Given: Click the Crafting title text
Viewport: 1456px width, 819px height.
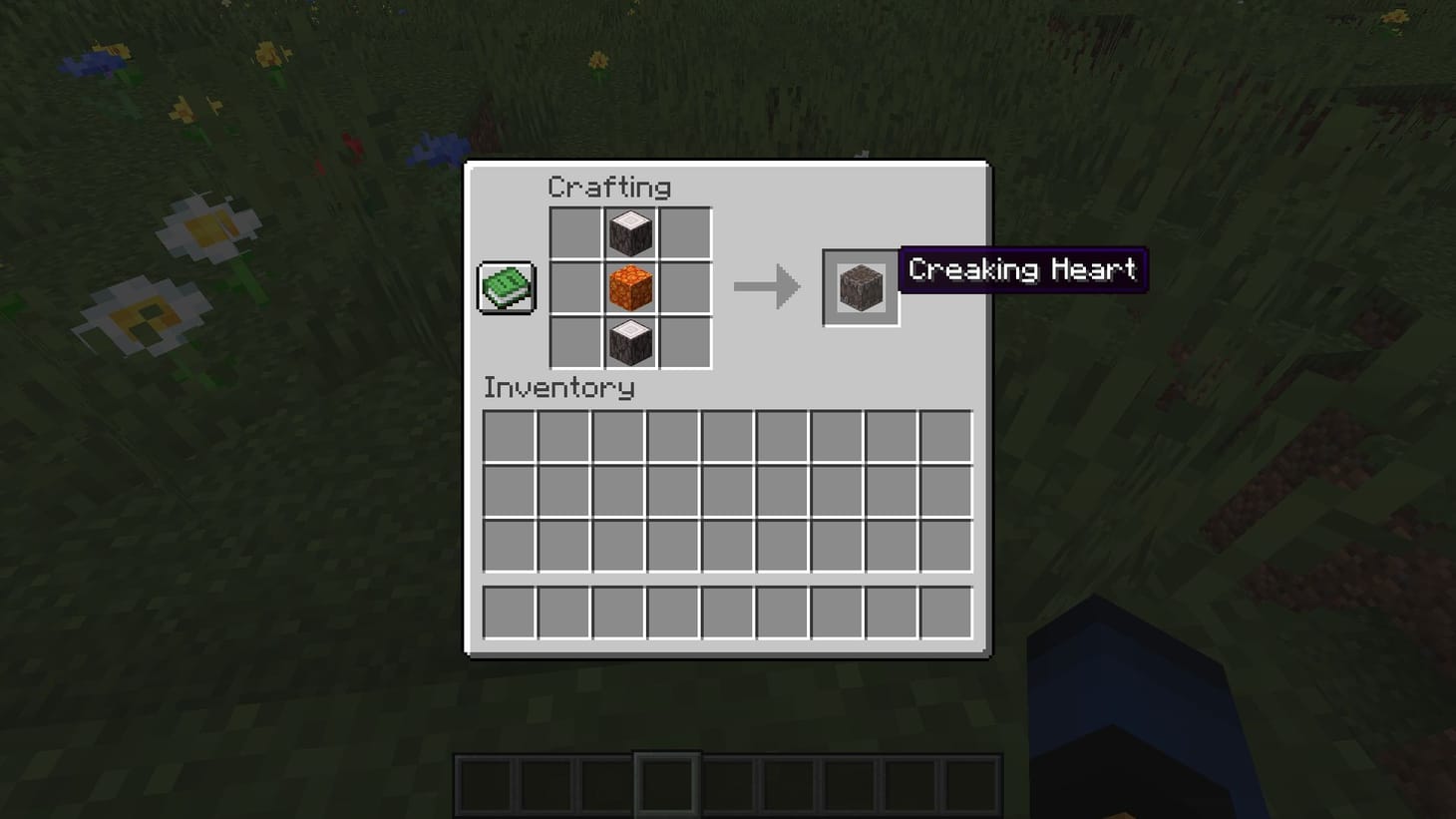Looking at the screenshot, I should tap(609, 187).
